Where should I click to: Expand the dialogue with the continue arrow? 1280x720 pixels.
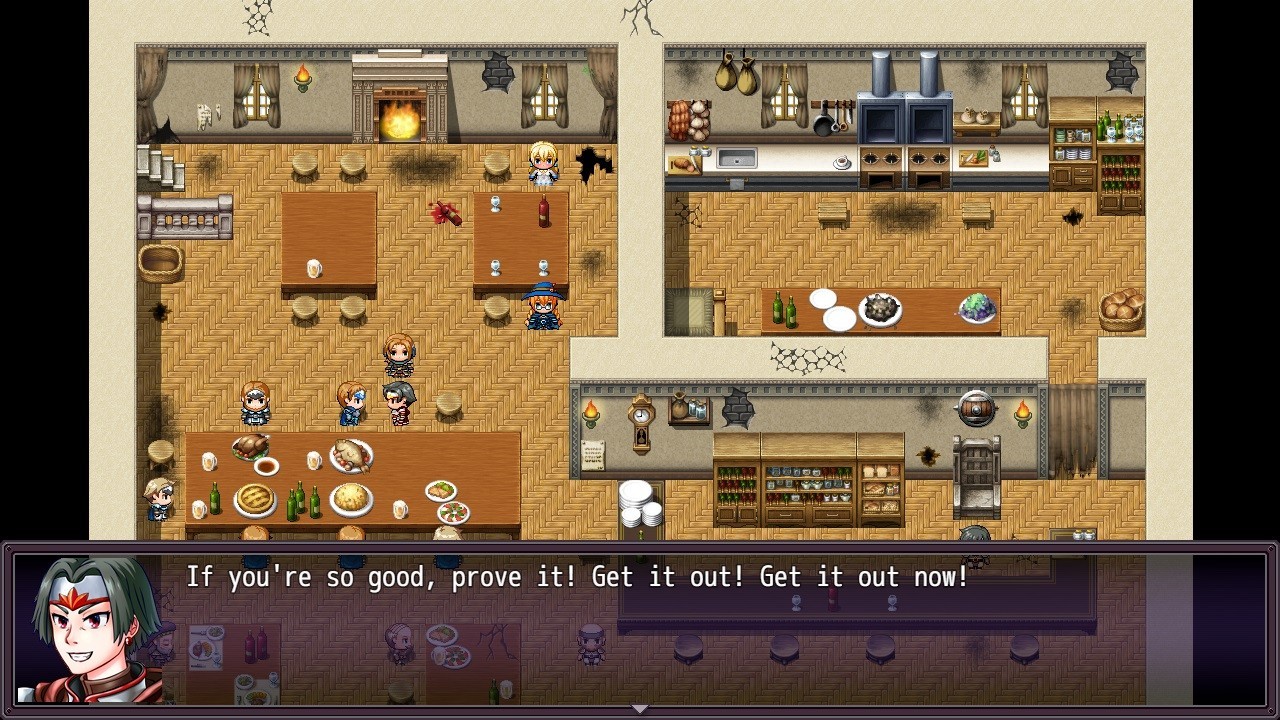pyautogui.click(x=639, y=708)
